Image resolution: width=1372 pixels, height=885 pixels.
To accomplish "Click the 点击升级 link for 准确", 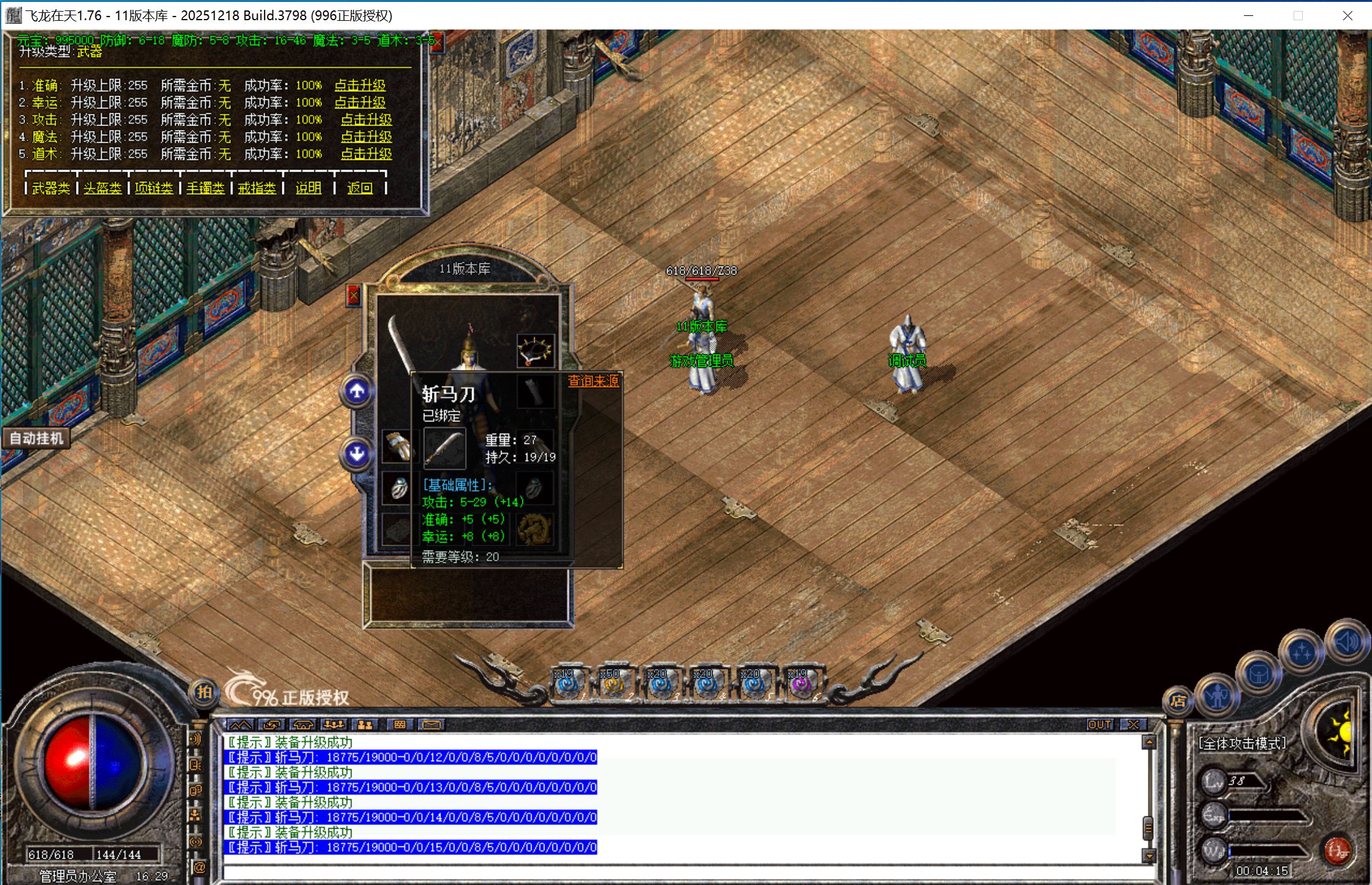I will tap(360, 85).
